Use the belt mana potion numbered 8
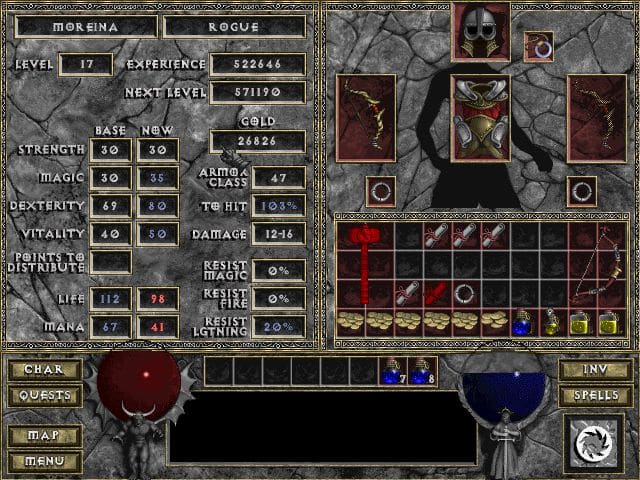640x480 pixels. [421, 371]
